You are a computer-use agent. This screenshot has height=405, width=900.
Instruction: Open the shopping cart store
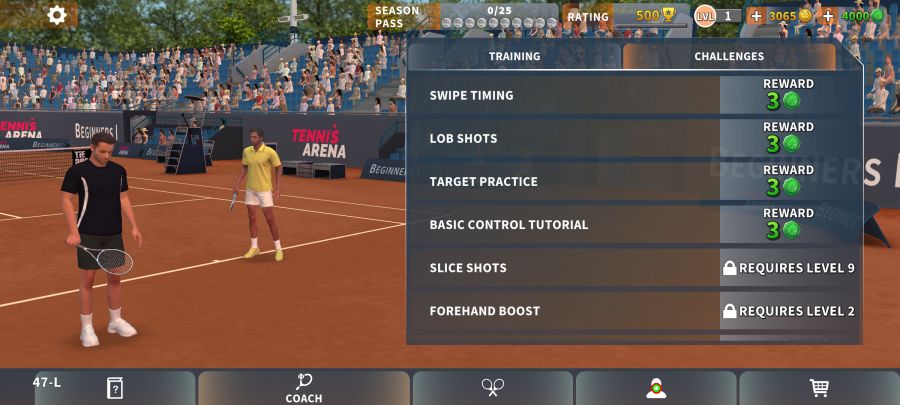click(x=819, y=388)
